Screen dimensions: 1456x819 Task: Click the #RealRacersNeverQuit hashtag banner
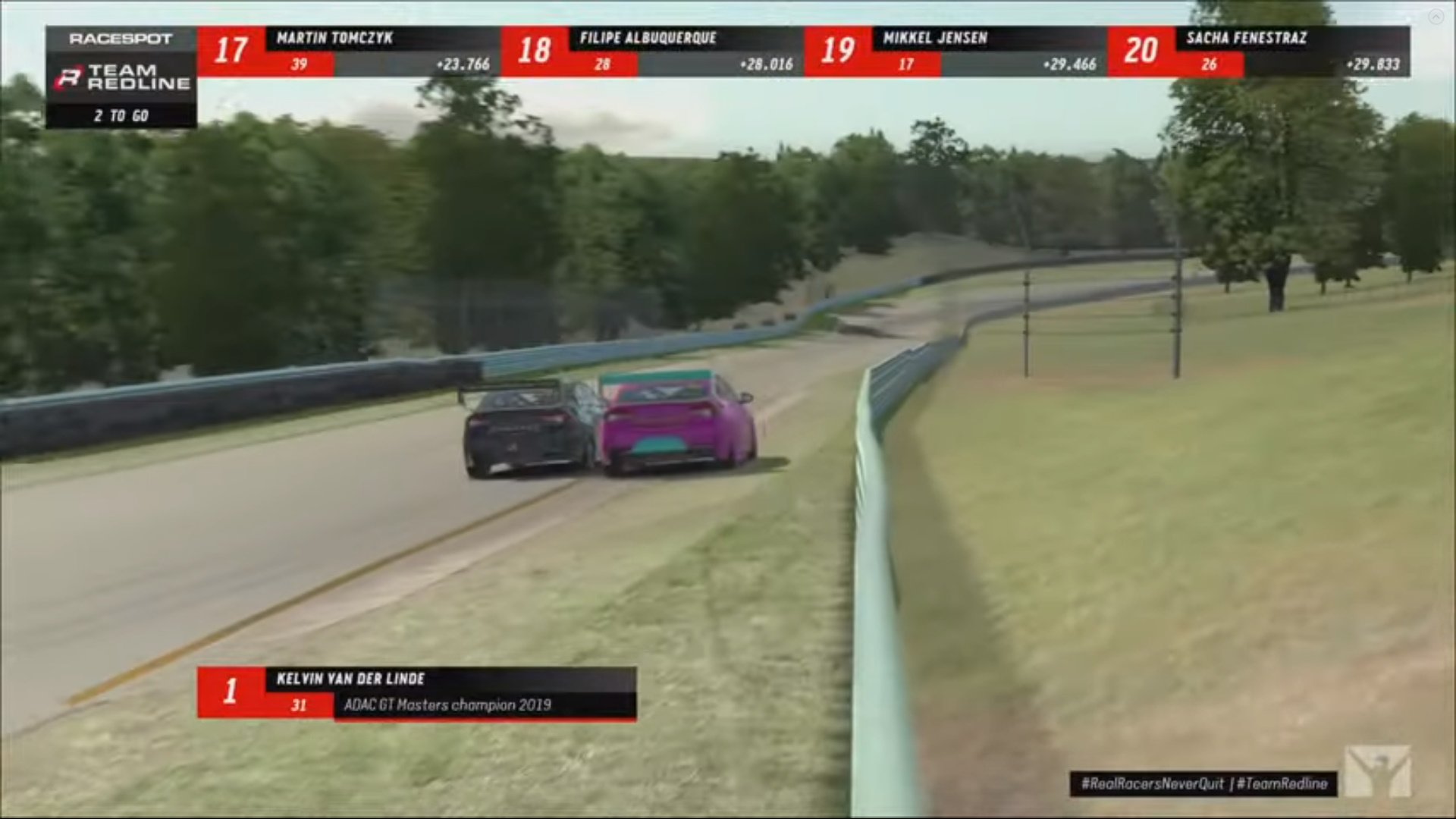click(x=1203, y=783)
